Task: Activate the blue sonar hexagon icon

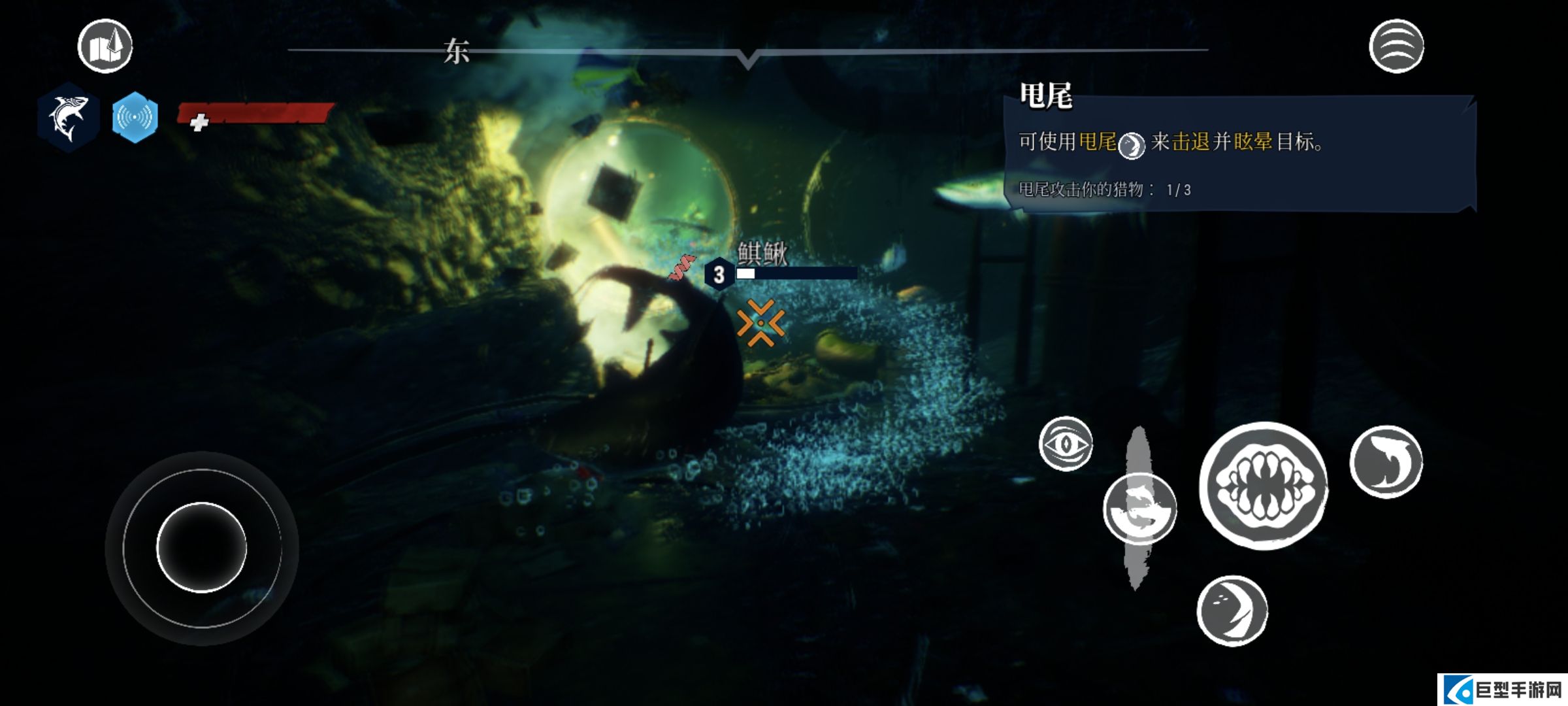Action: (135, 118)
